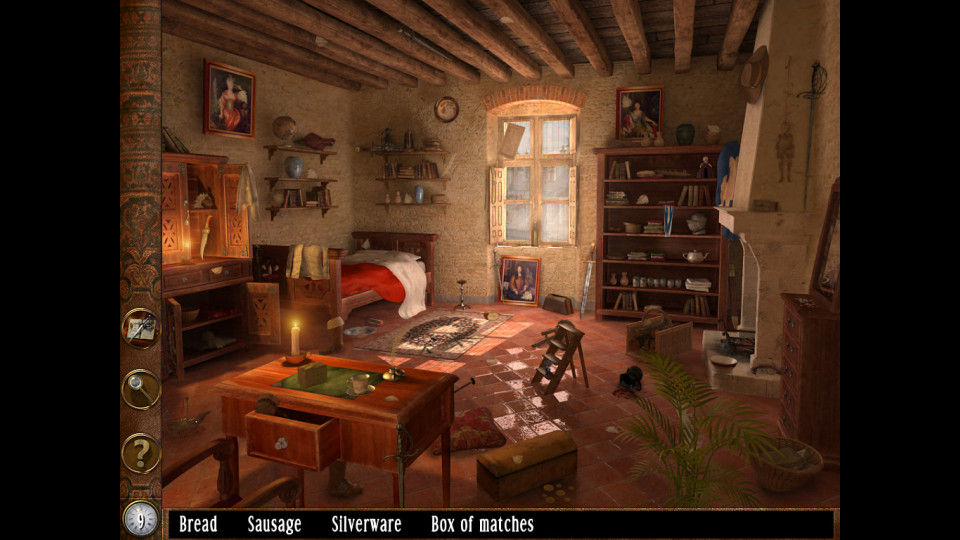Select Bread in the item list
The width and height of the screenshot is (960, 540).
pos(198,524)
